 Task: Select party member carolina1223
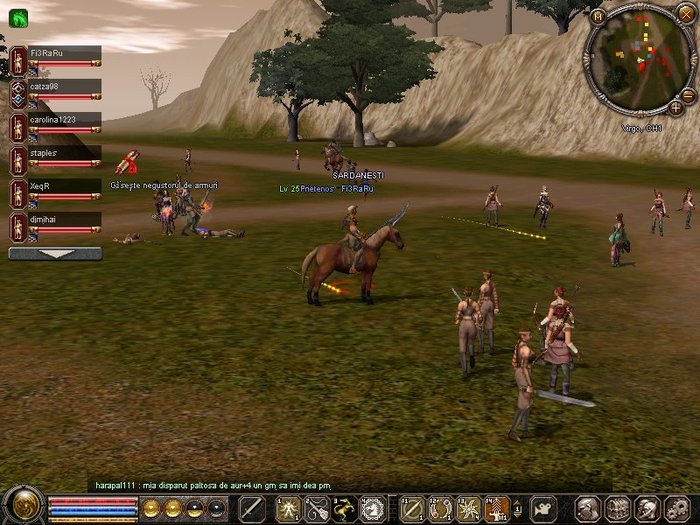click(x=55, y=120)
